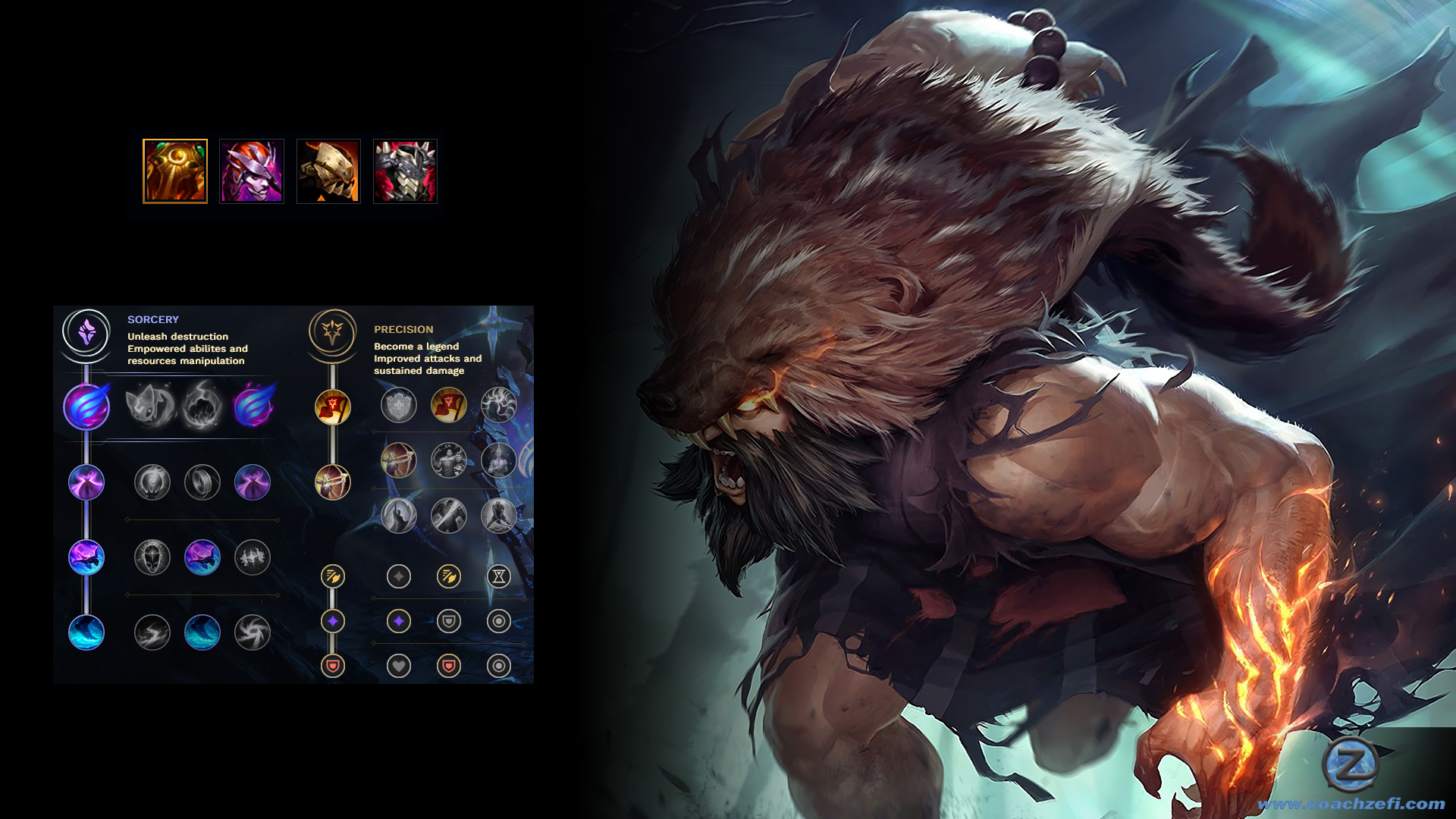Select the gold-framed golden armor item icon
Viewport: 1456px width, 819px height.
tap(175, 171)
